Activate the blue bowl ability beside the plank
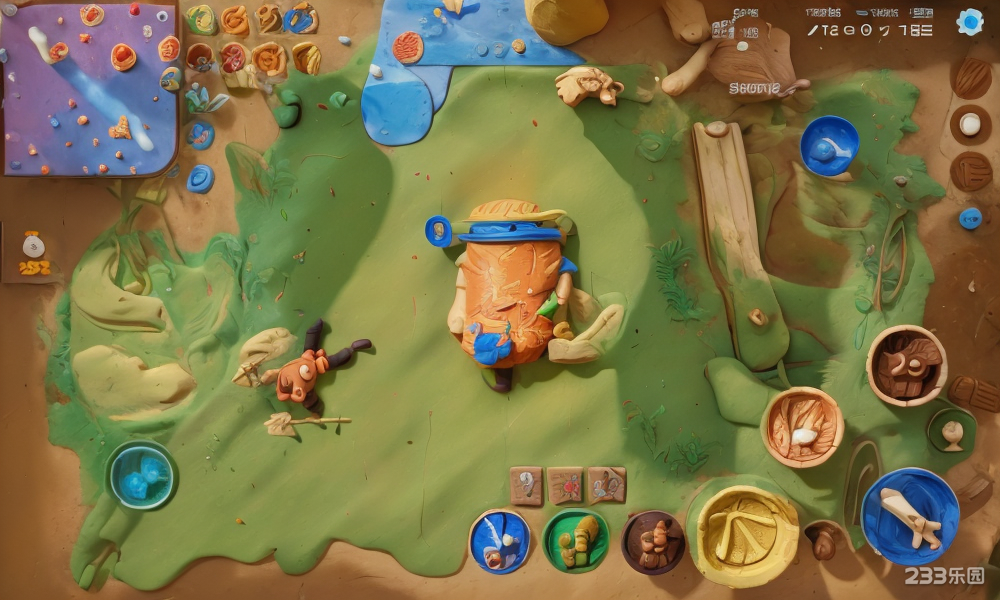The image size is (1000, 600). 829,146
